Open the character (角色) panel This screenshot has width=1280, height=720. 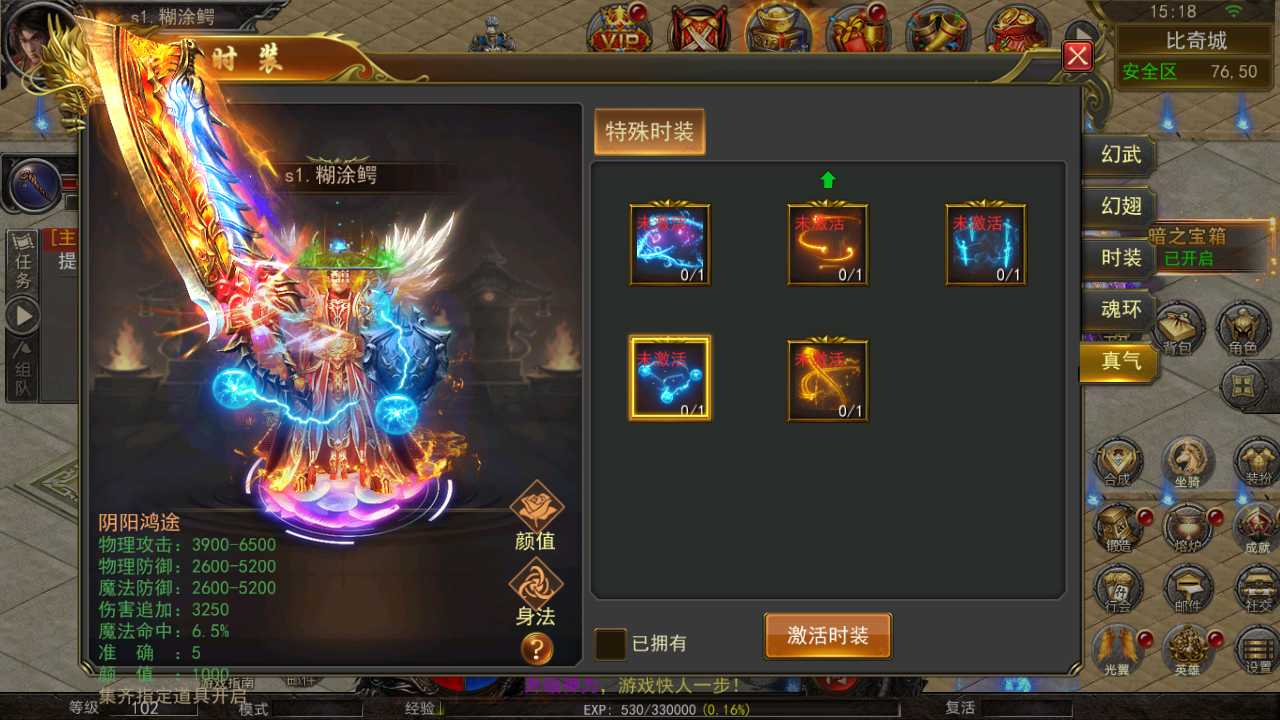(x=1243, y=330)
